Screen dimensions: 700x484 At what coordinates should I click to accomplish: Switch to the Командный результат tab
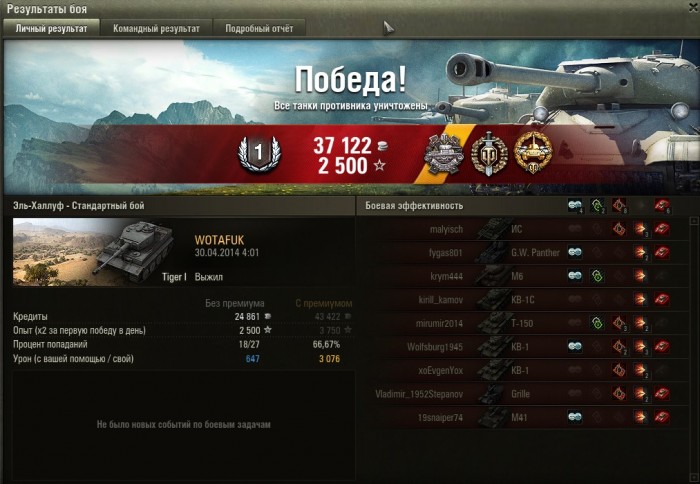(x=155, y=29)
